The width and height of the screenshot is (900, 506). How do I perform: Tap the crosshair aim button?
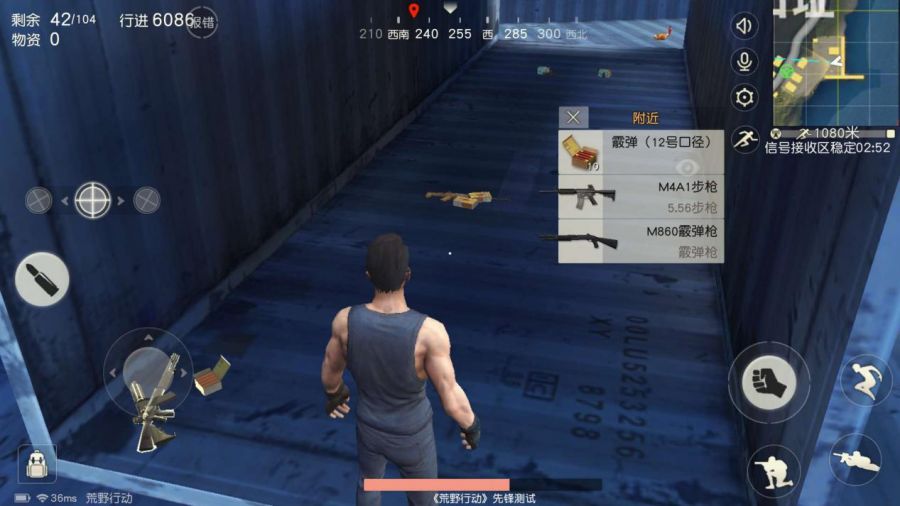93,200
